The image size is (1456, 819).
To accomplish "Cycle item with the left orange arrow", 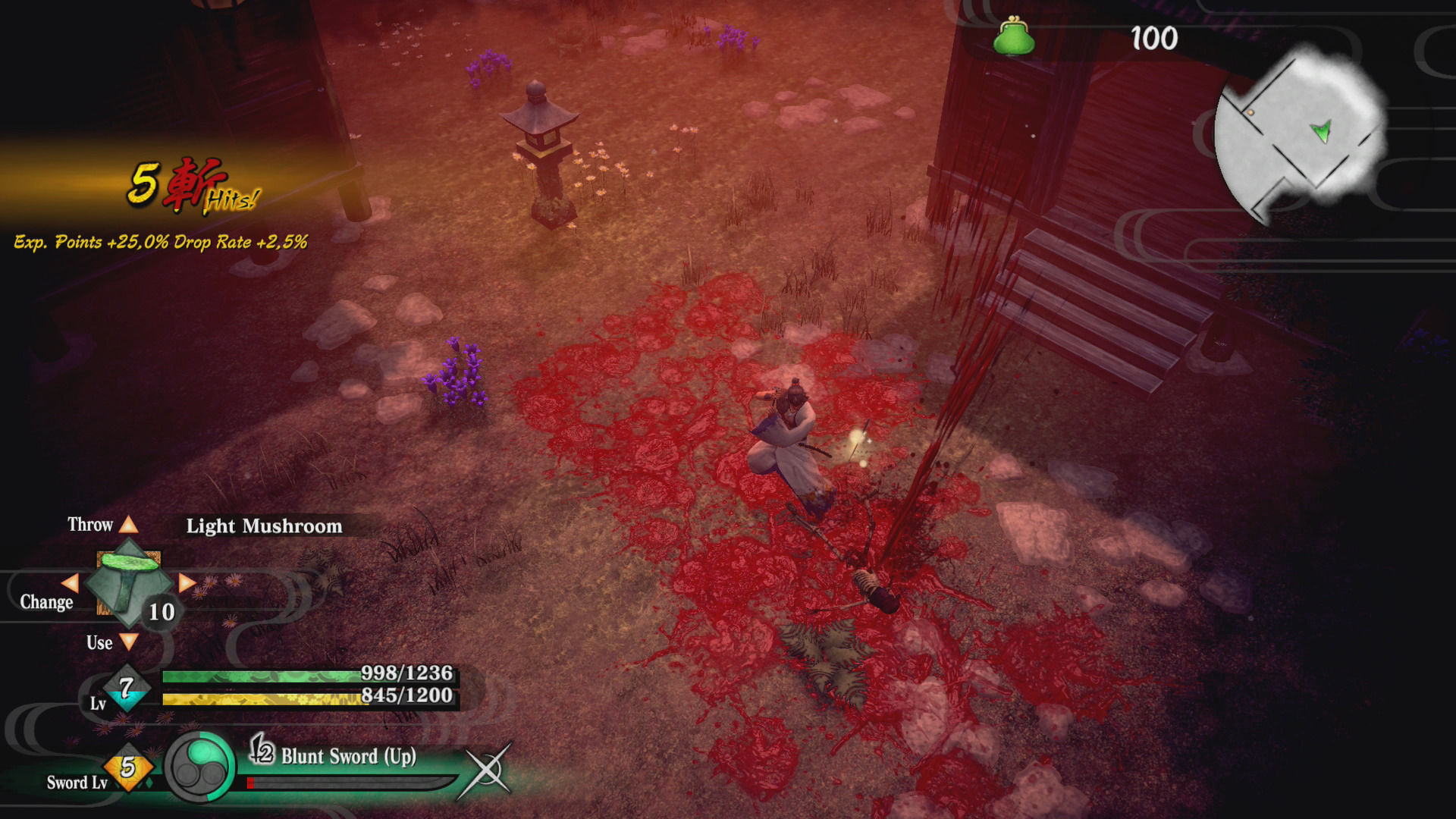I will coord(70,582).
